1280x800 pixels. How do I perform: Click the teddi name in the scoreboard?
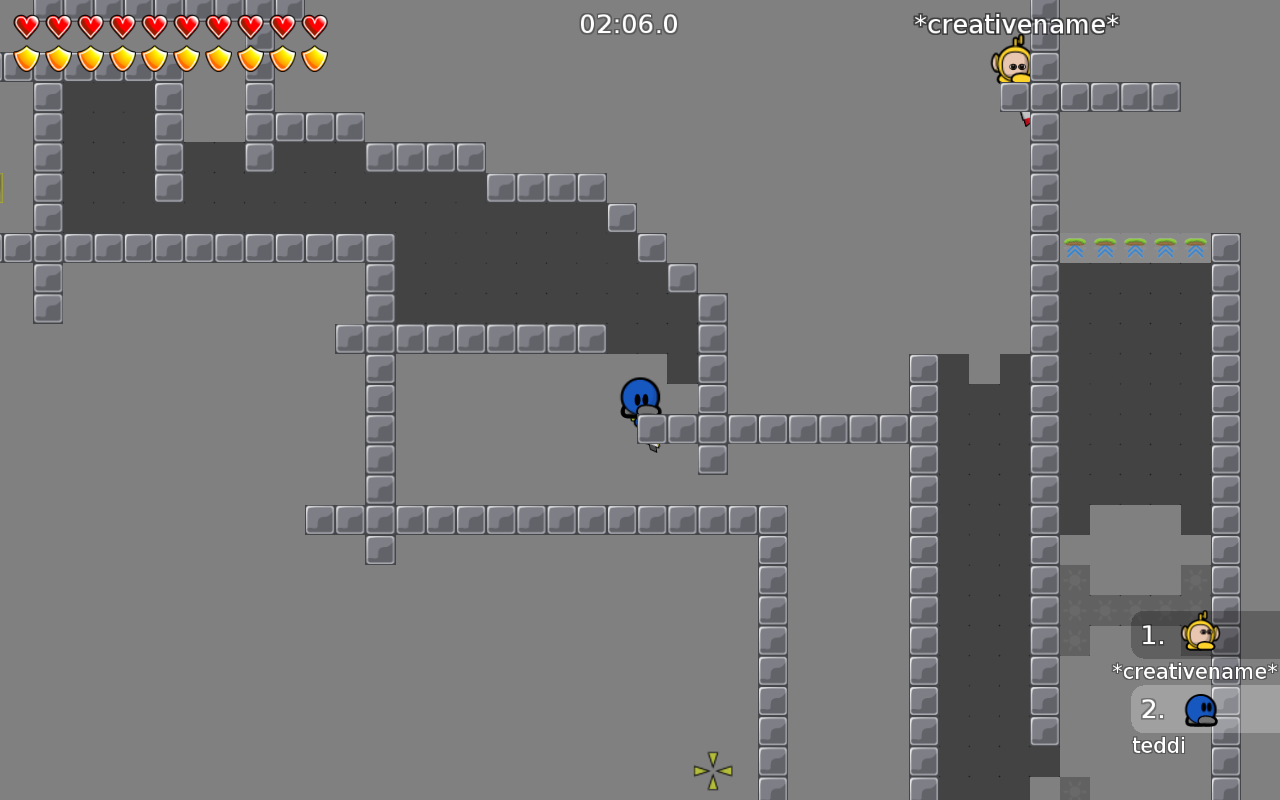(x=1158, y=745)
